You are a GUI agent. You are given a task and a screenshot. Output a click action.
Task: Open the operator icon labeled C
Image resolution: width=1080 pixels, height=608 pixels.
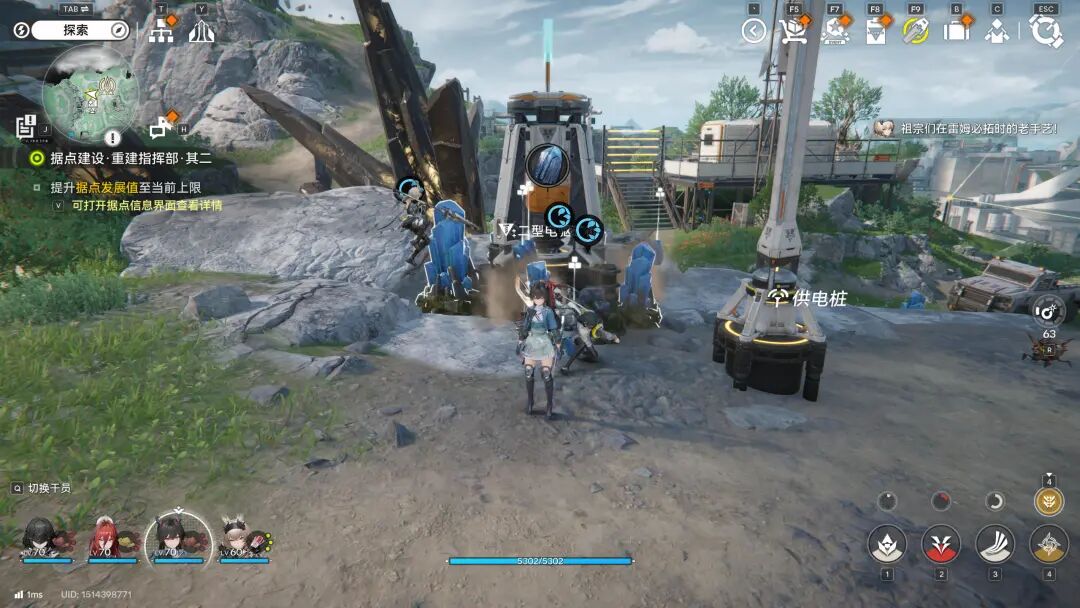point(996,31)
